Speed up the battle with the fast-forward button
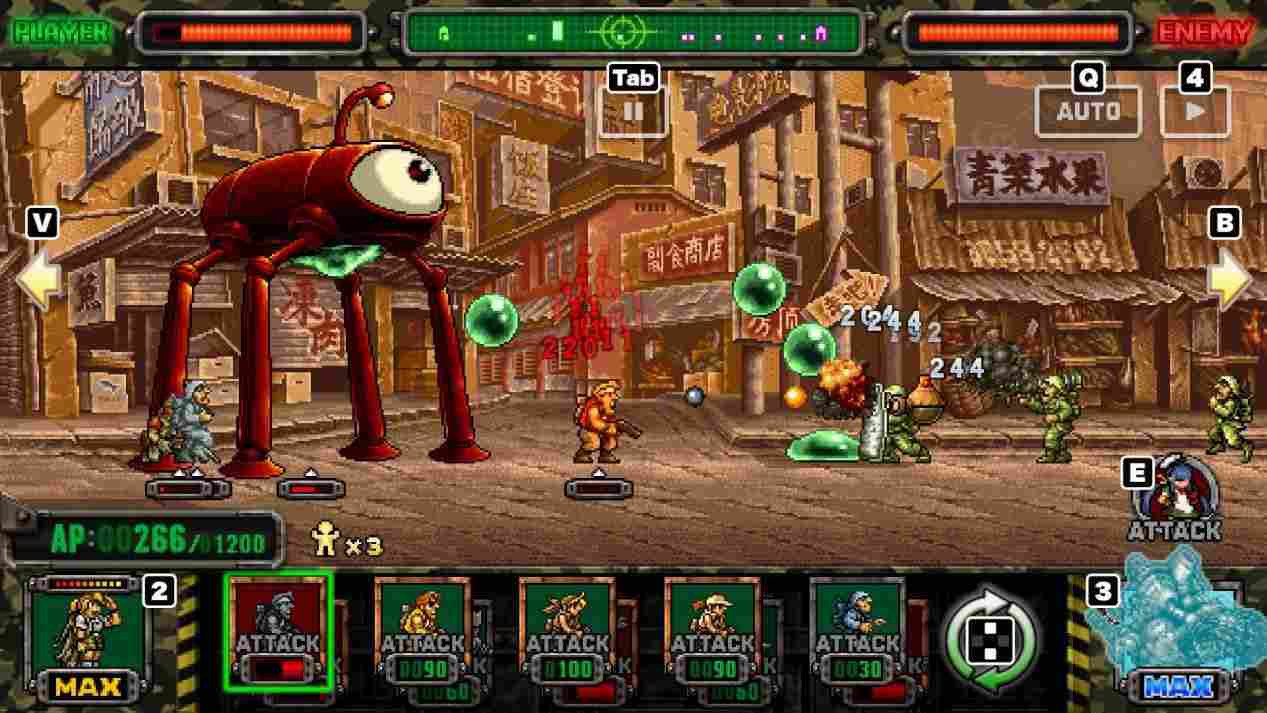Viewport: 1267px width, 713px height. point(1195,111)
